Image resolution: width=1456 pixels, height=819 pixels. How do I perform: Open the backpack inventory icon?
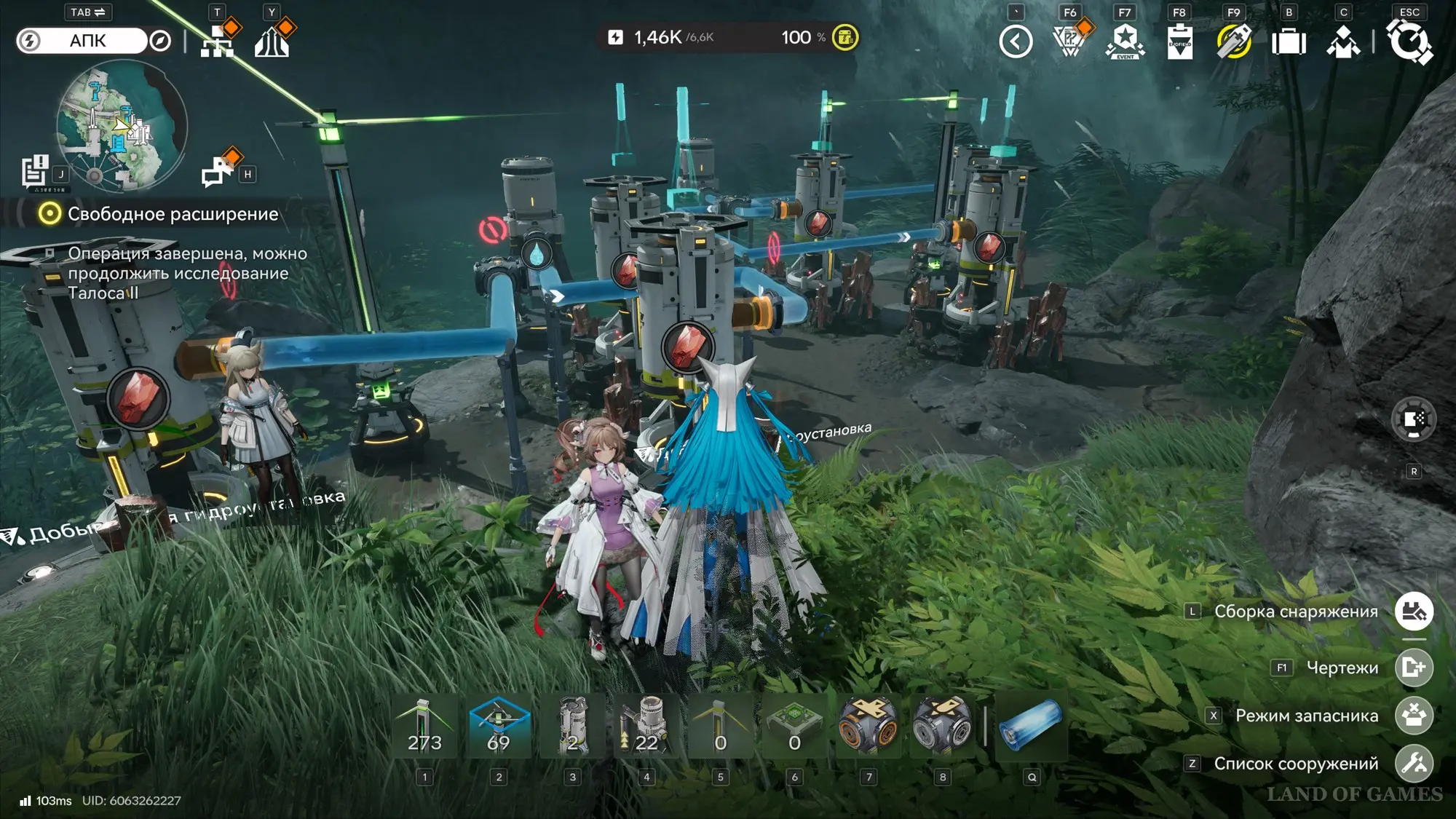pyautogui.click(x=1289, y=41)
